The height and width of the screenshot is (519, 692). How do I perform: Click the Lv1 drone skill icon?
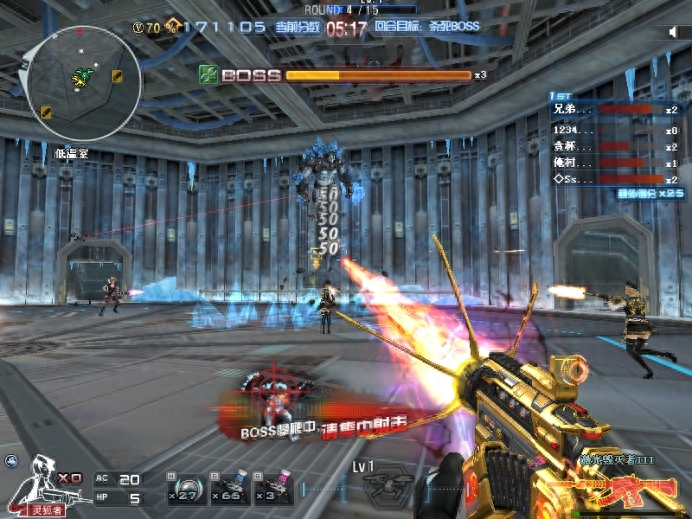(x=385, y=487)
